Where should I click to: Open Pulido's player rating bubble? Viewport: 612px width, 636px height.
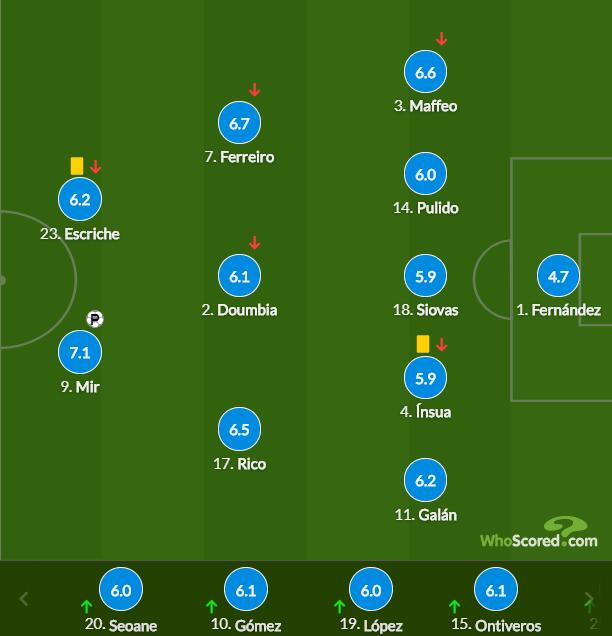[x=425, y=174]
